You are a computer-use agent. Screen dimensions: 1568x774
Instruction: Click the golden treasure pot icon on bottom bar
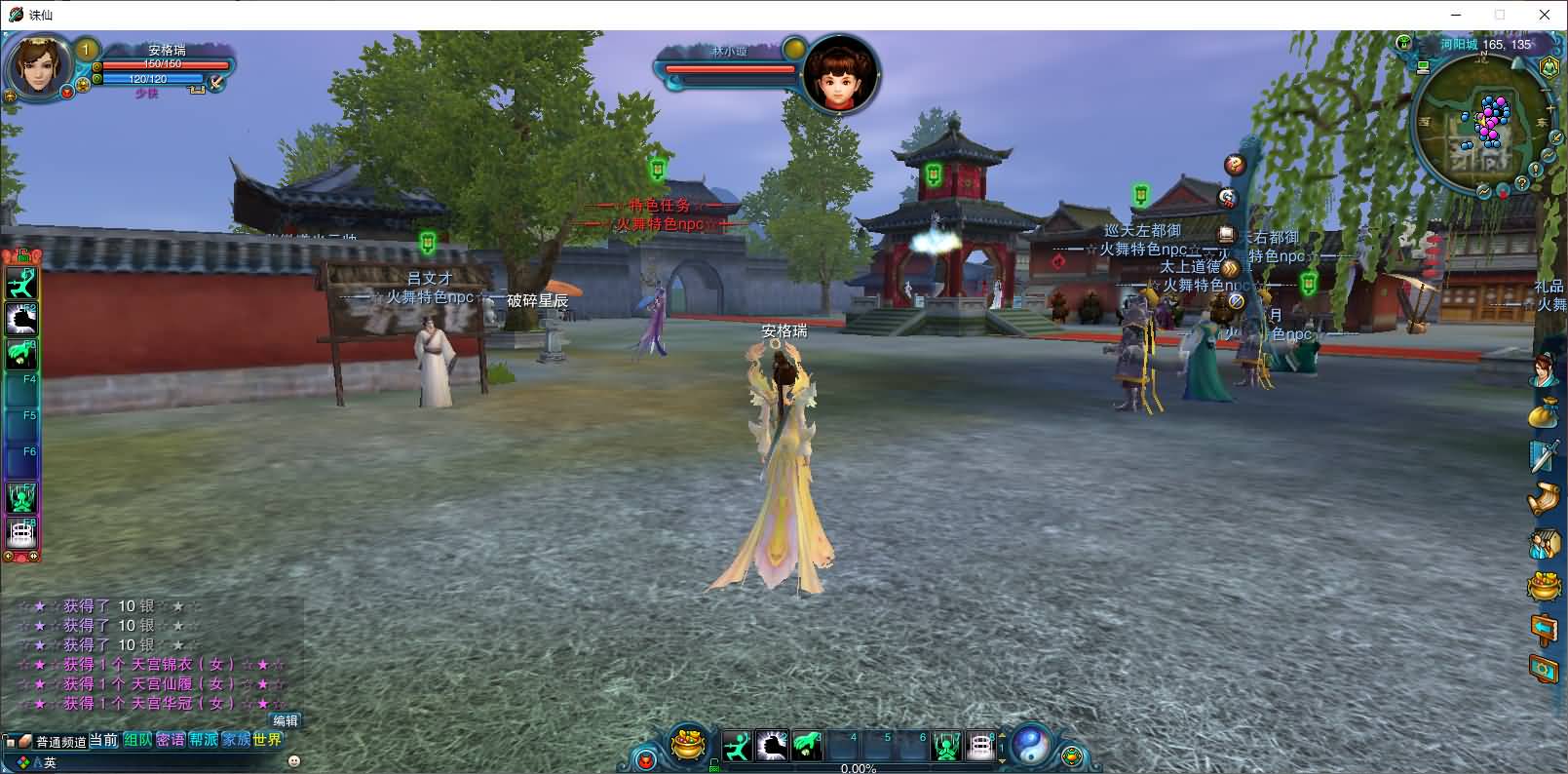point(690,746)
